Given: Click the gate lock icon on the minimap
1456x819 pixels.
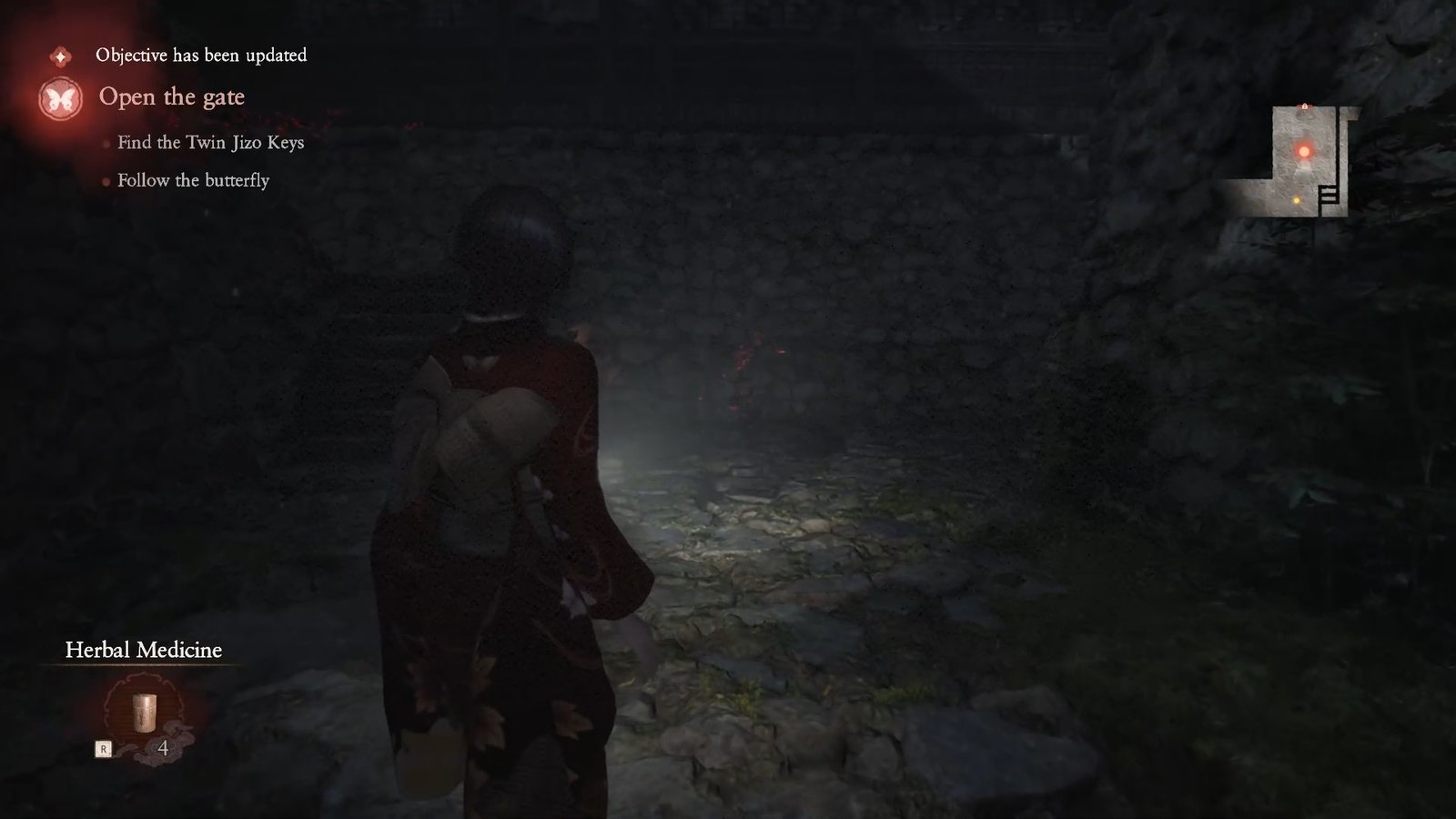Looking at the screenshot, I should coord(1305,106).
